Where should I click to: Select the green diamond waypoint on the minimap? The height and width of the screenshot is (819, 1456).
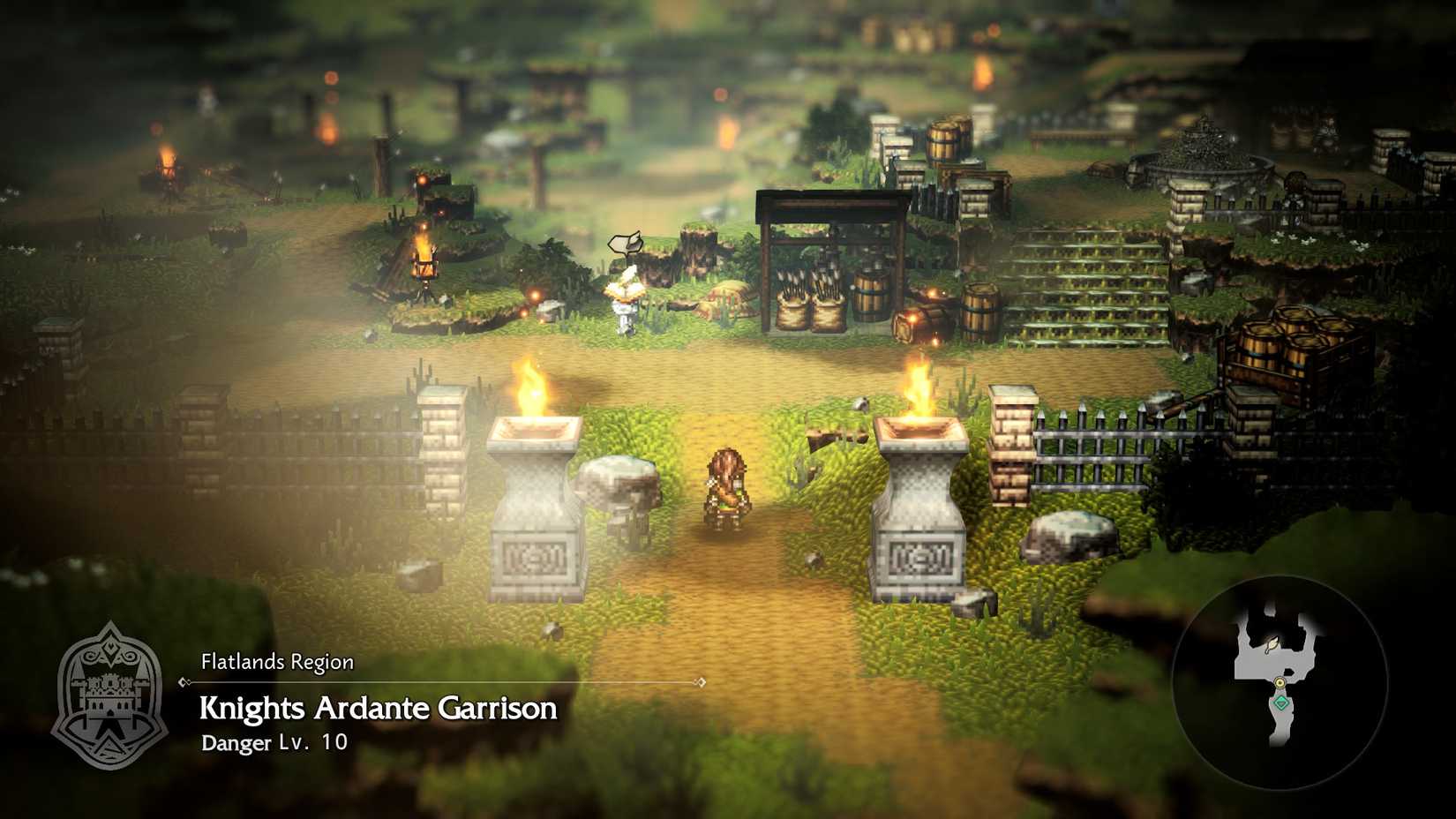[1281, 703]
